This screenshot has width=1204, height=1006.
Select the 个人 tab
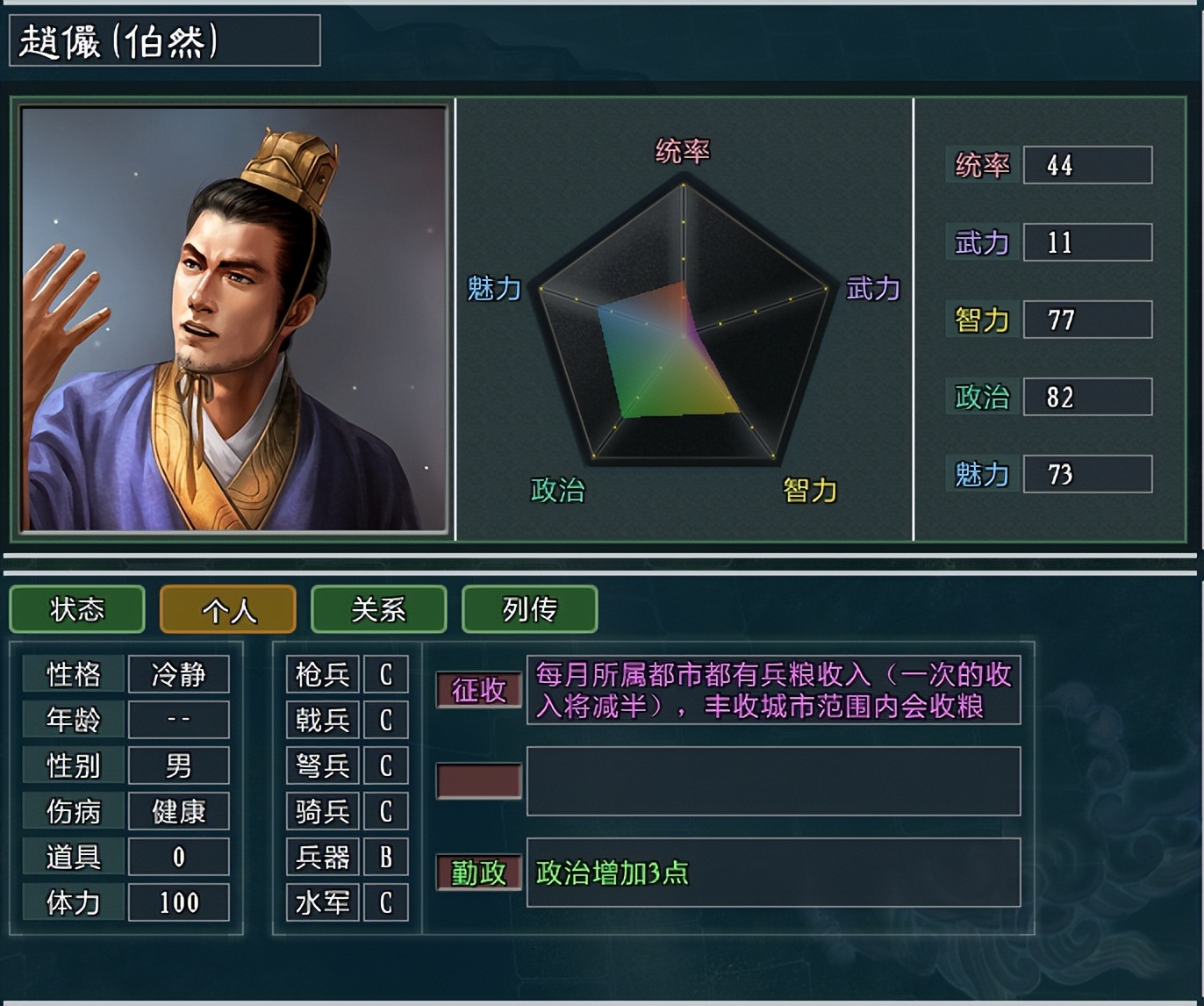coord(227,608)
